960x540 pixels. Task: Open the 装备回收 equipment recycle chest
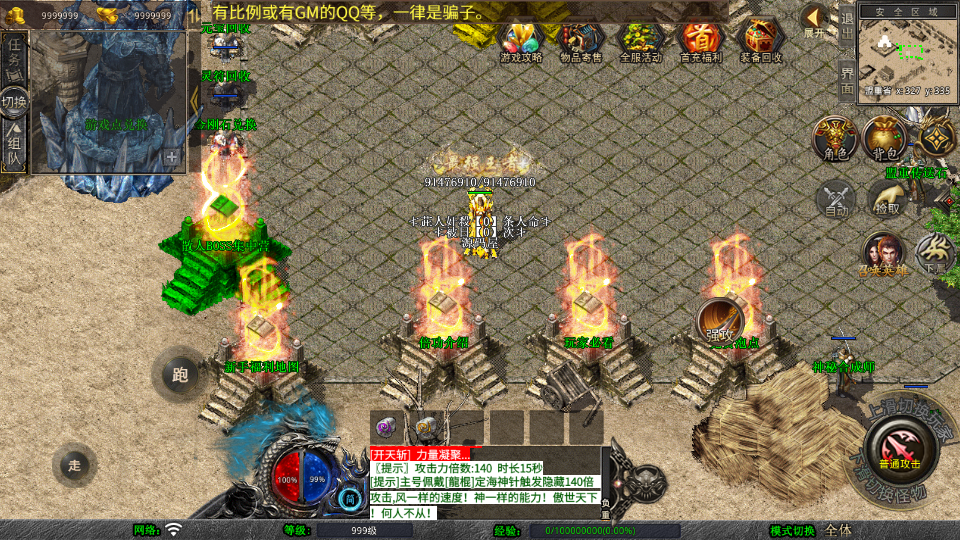pyautogui.click(x=760, y=41)
